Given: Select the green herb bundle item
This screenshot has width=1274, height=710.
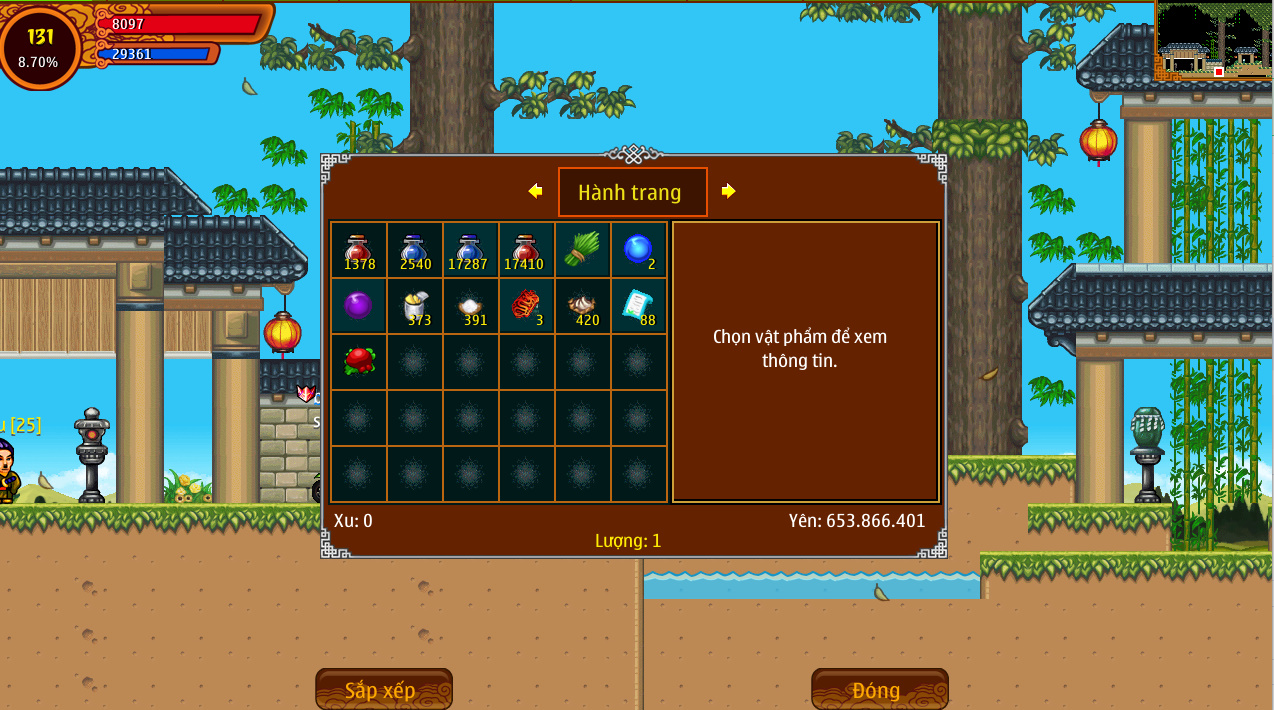Looking at the screenshot, I should point(583,250).
